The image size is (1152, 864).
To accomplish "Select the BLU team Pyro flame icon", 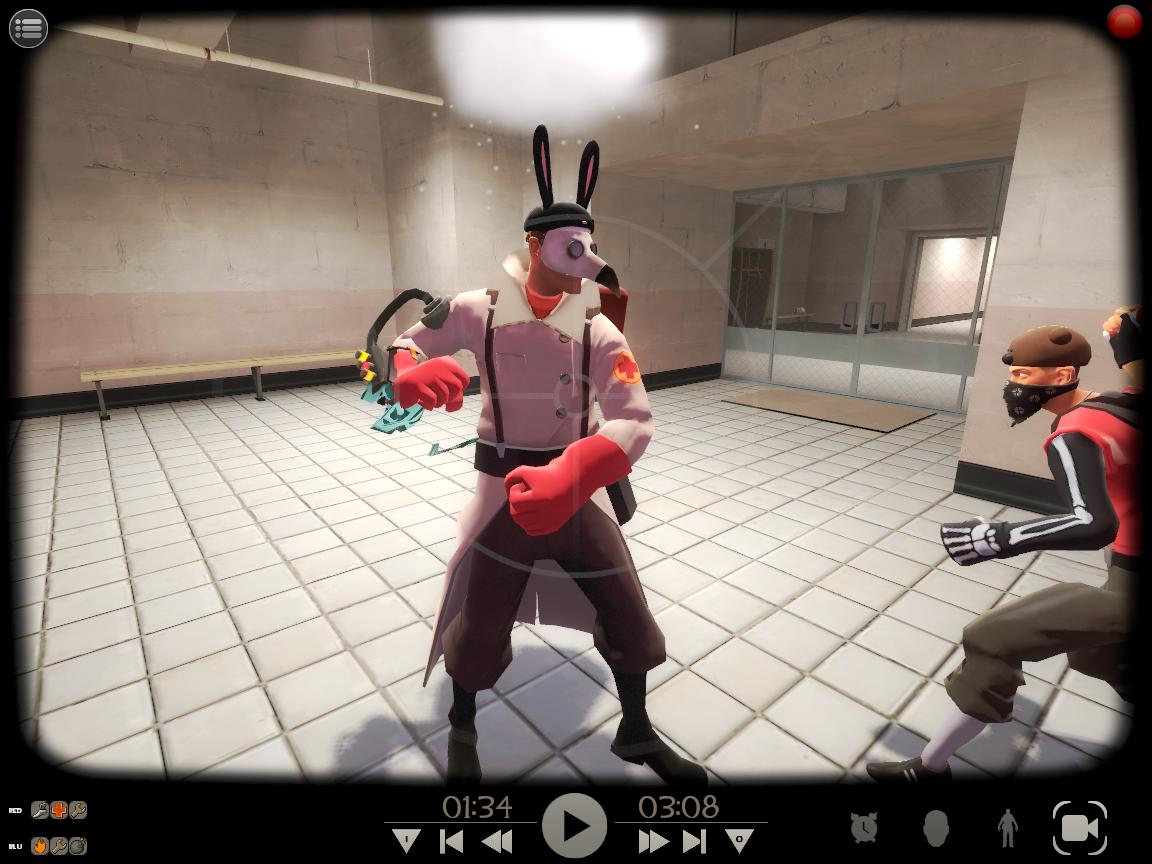I will point(40,845).
